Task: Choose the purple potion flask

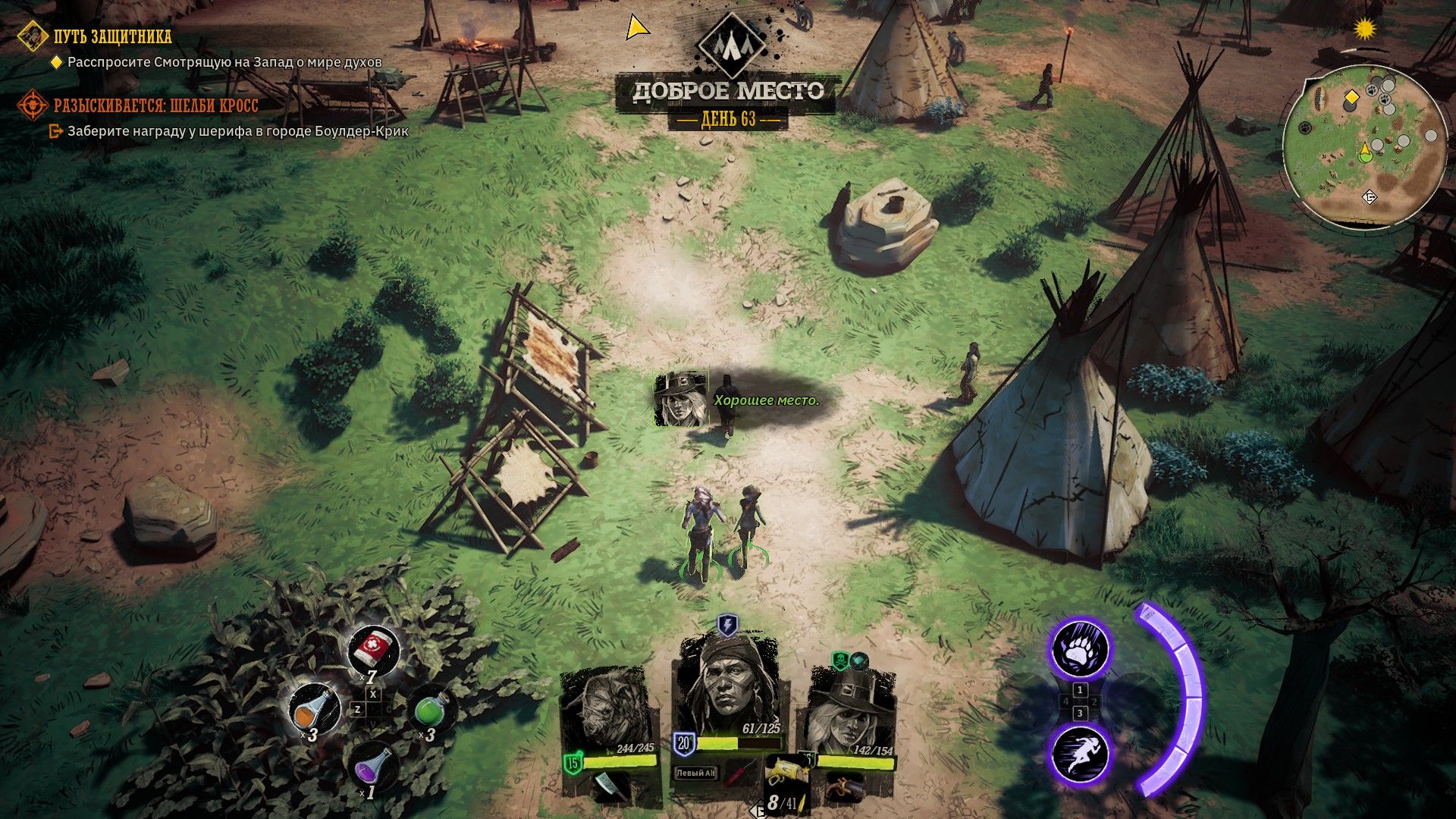Action: point(373,766)
